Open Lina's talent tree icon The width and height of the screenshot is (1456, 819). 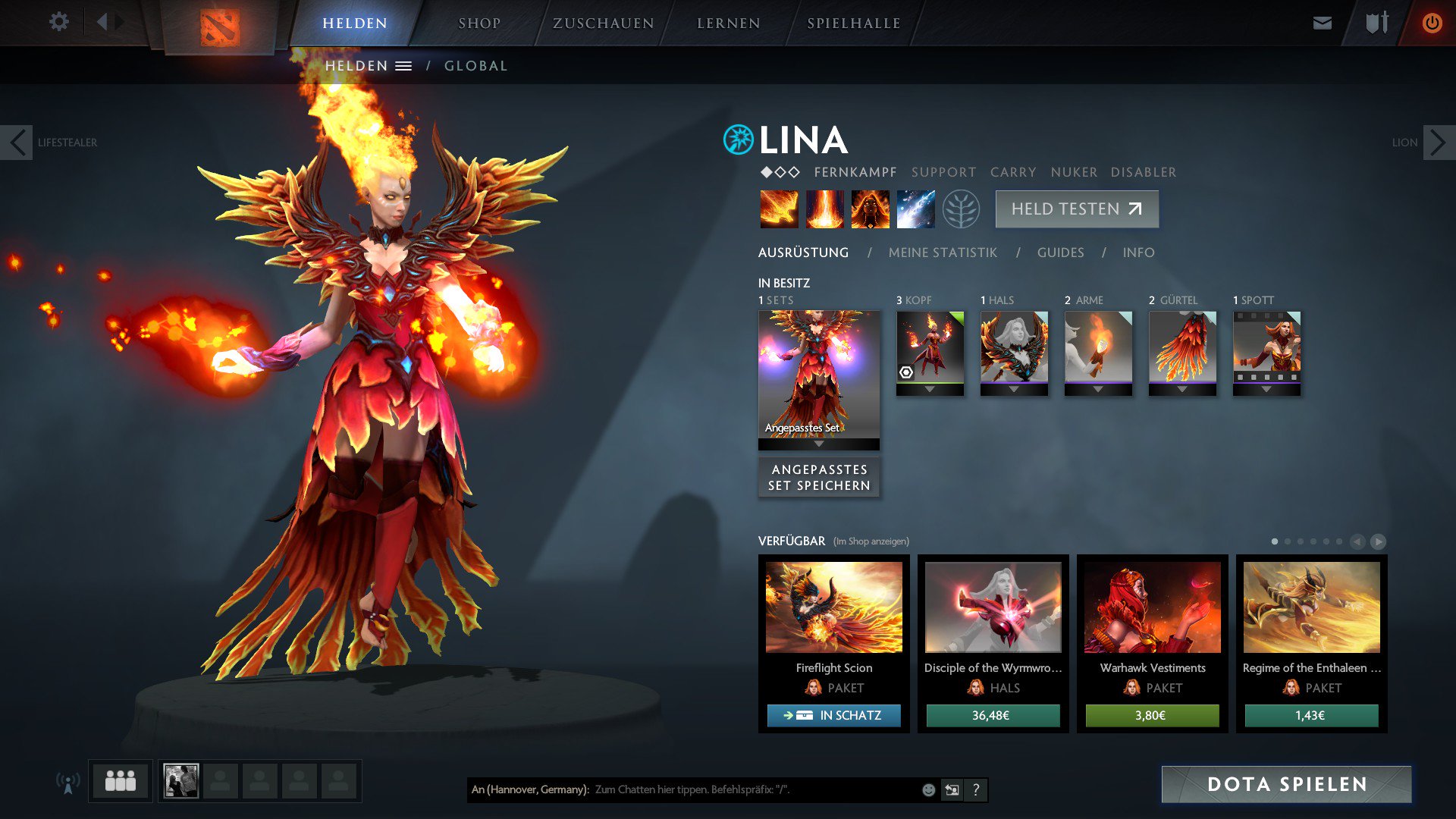[x=960, y=209]
